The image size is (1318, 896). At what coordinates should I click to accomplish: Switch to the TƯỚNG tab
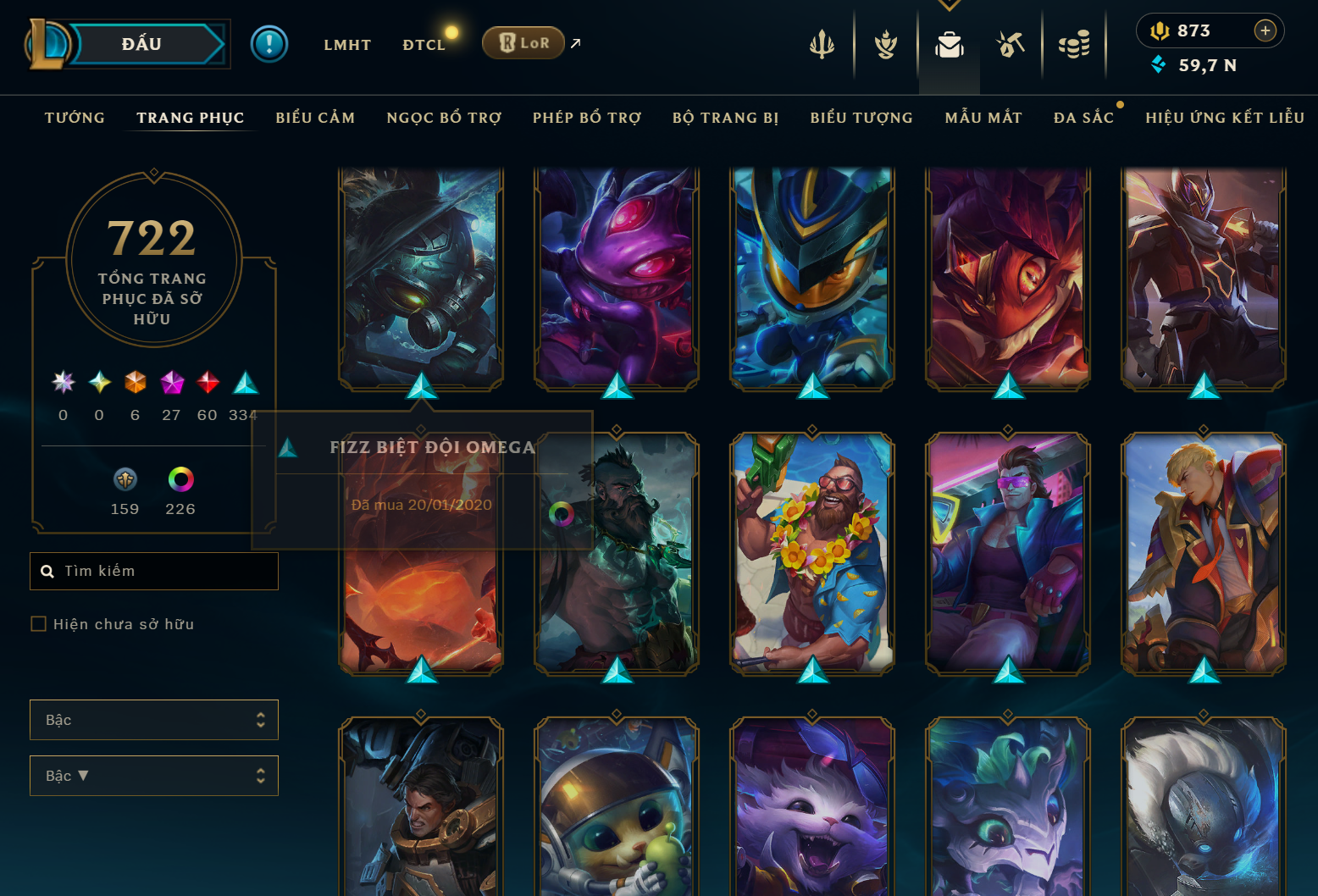pos(75,118)
